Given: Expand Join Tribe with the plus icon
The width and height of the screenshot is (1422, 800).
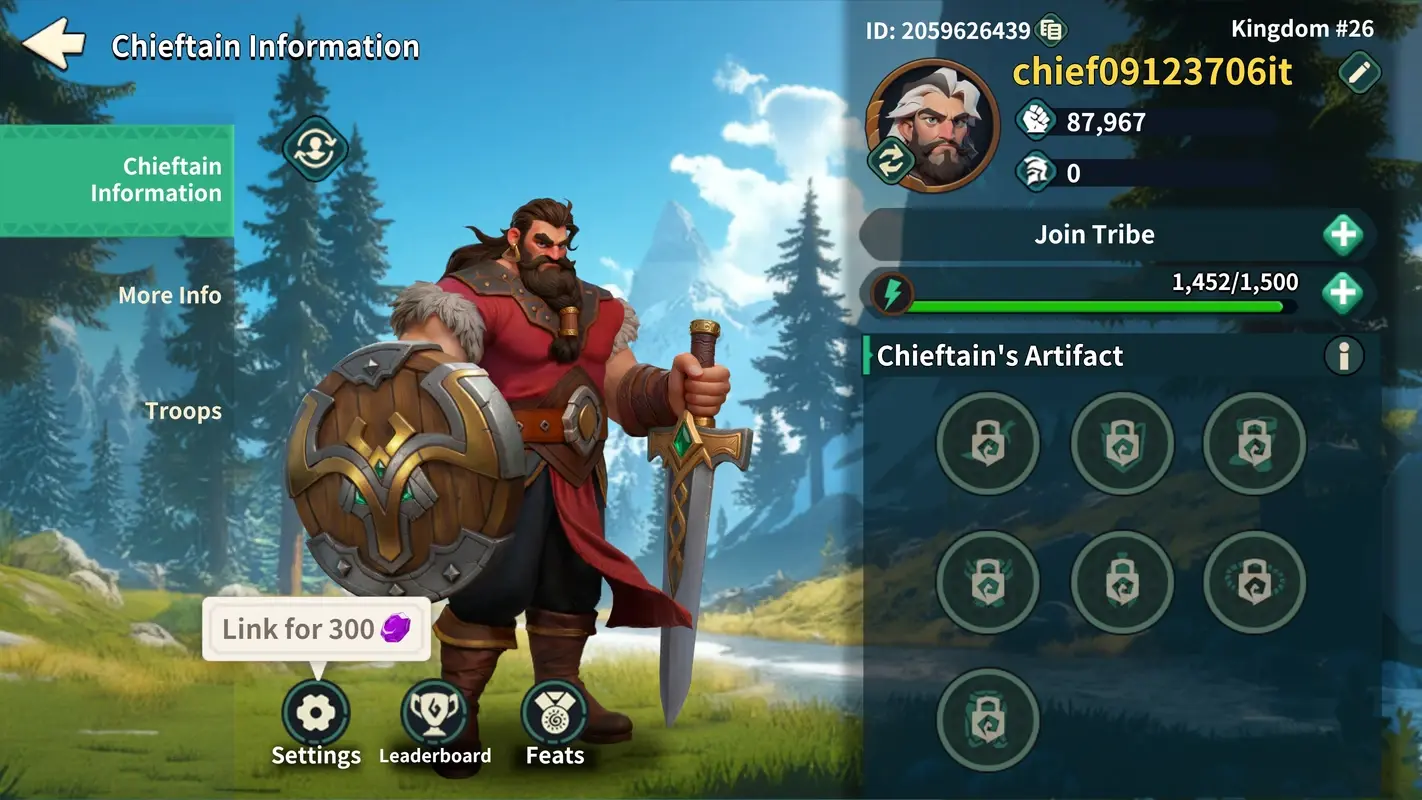Looking at the screenshot, I should point(1344,234).
